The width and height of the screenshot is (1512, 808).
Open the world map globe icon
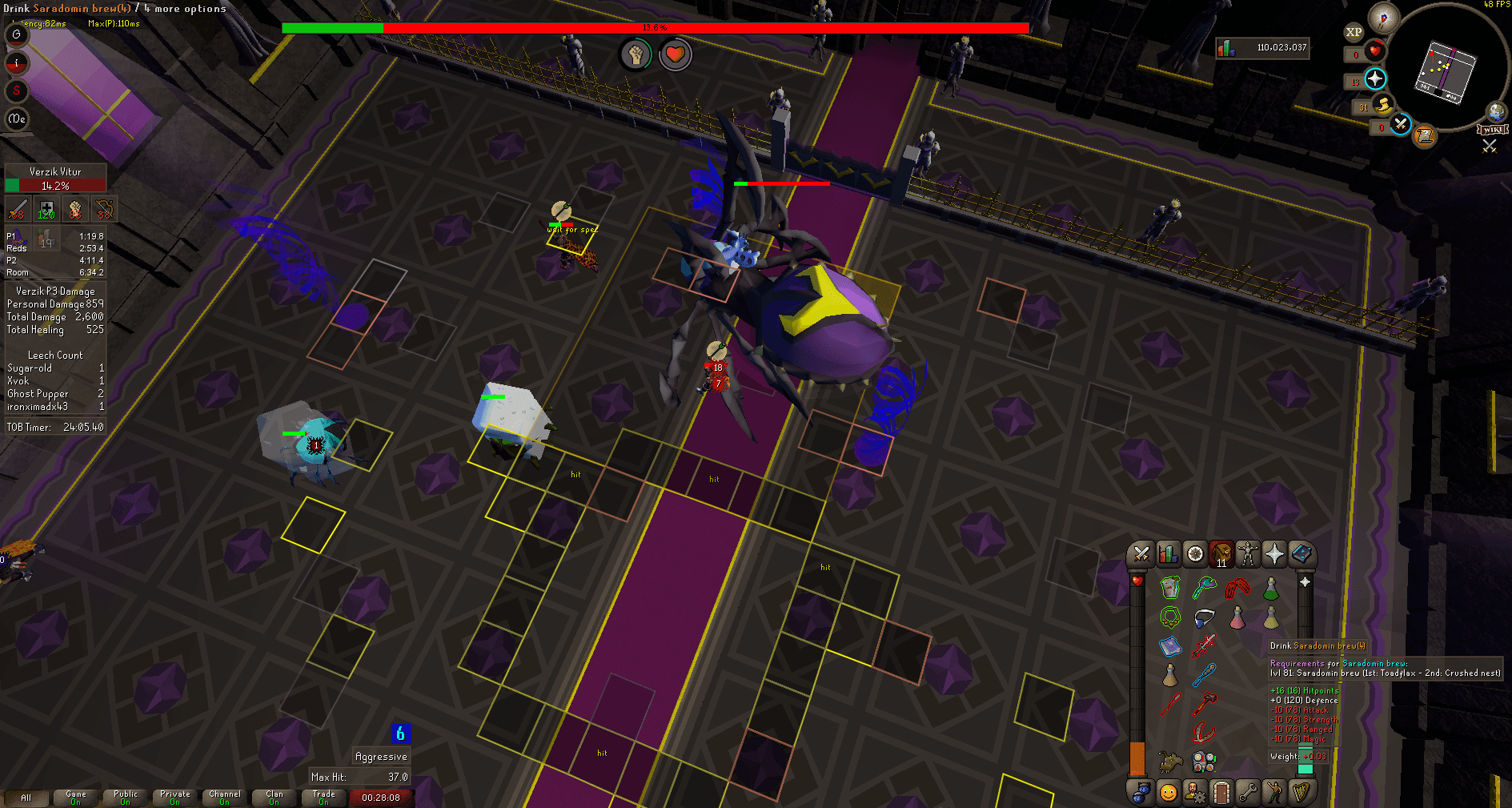click(1495, 111)
